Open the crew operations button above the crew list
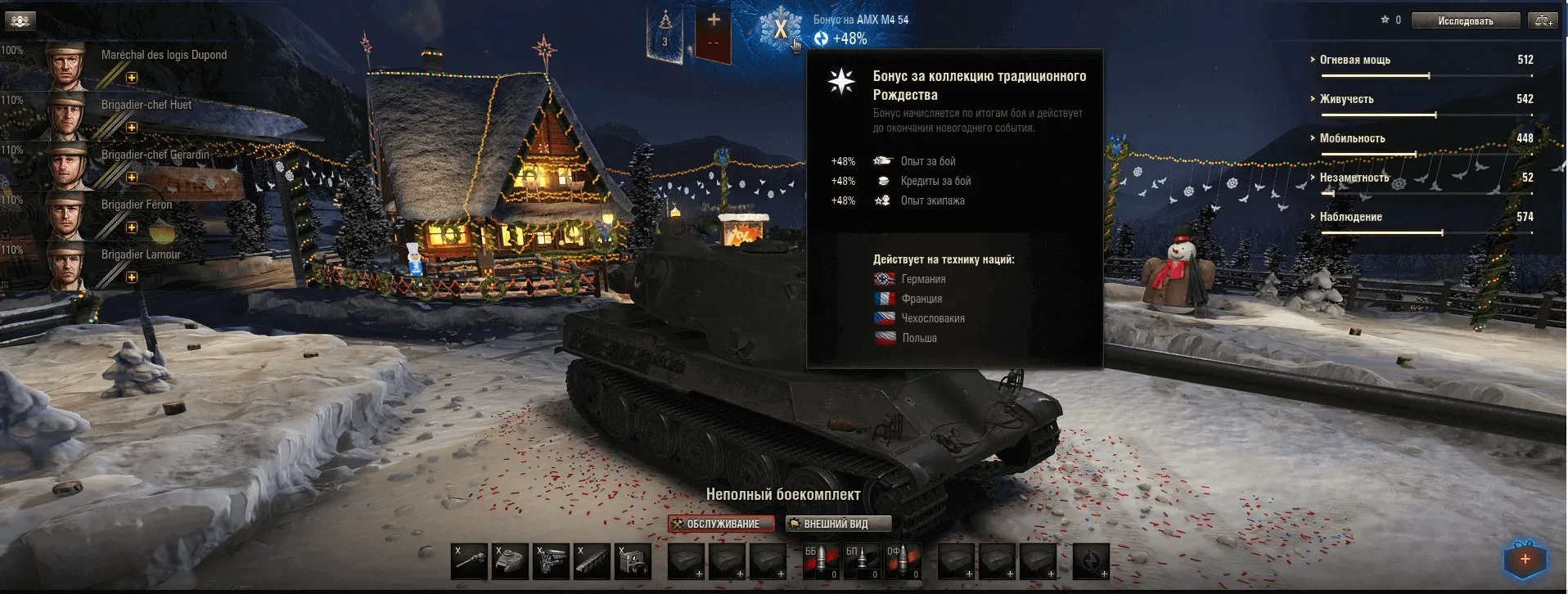 coord(20,20)
